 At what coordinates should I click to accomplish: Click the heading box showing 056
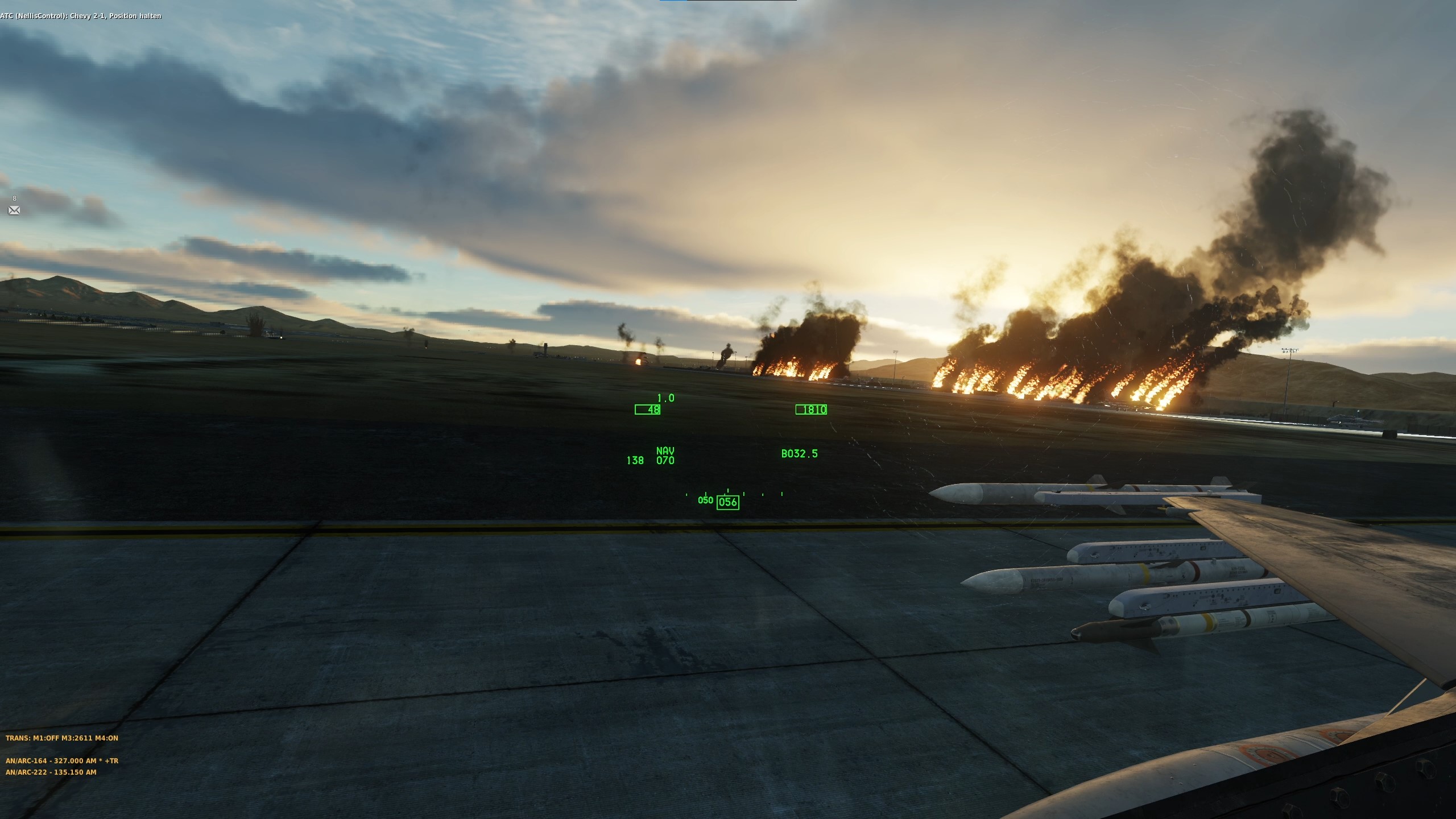(x=728, y=502)
